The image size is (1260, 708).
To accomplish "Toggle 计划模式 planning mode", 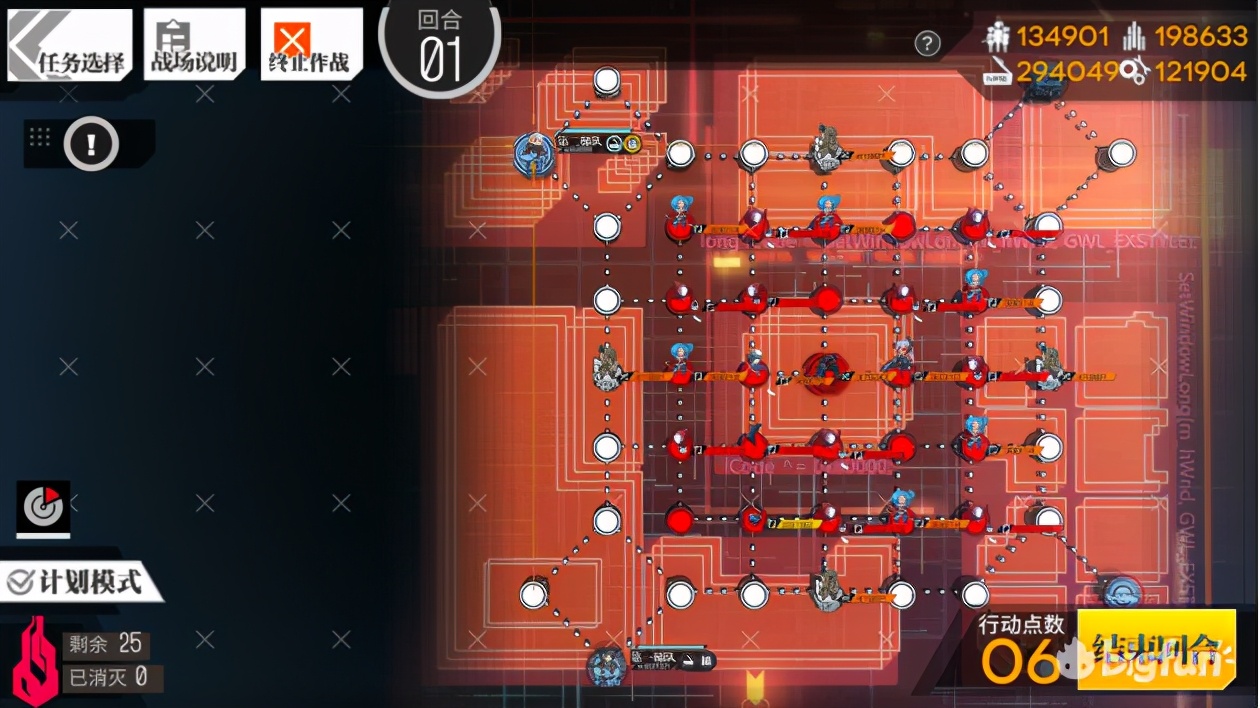I will (x=80, y=582).
